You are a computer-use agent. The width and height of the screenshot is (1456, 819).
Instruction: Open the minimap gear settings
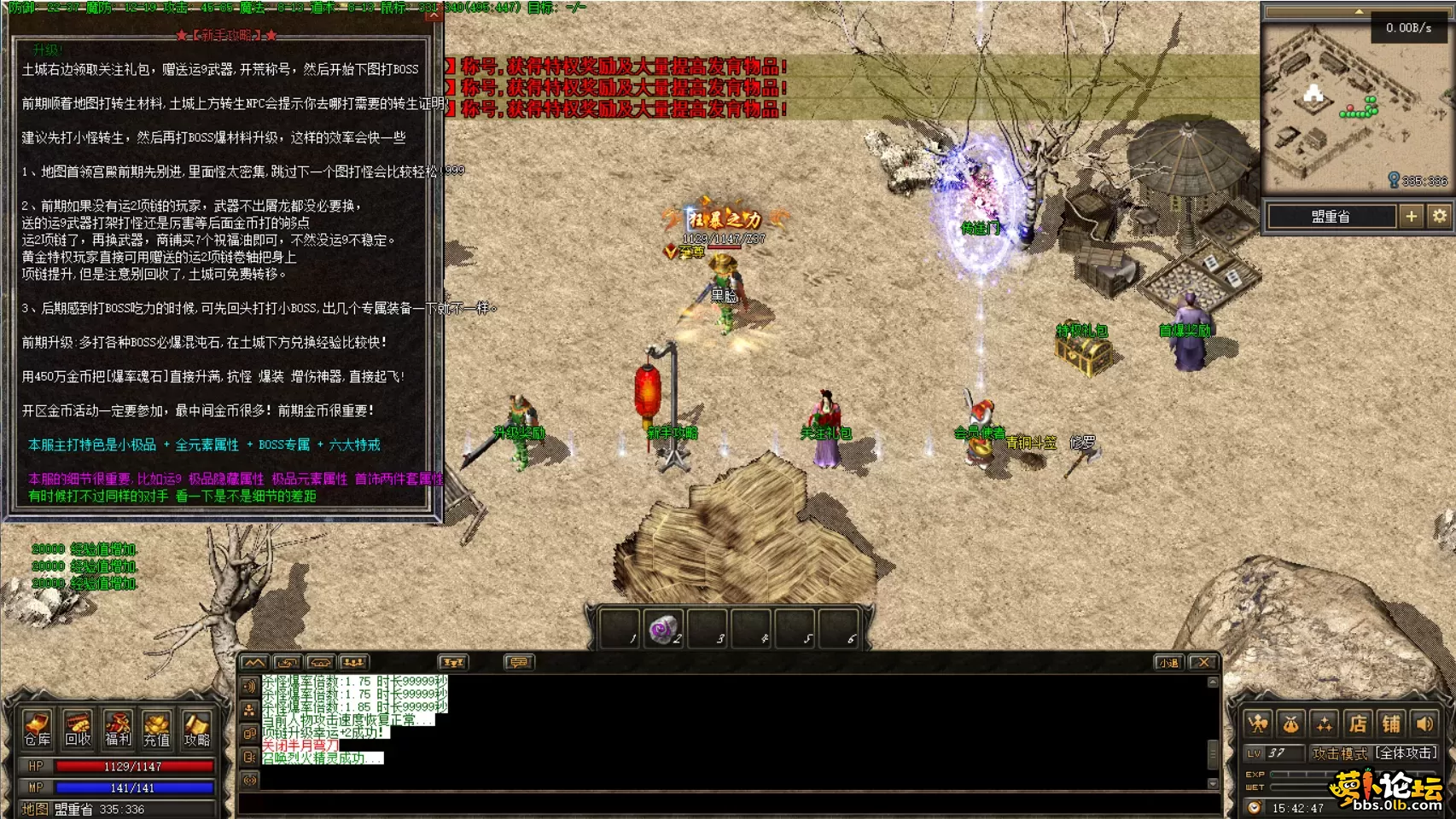[x=1440, y=217]
